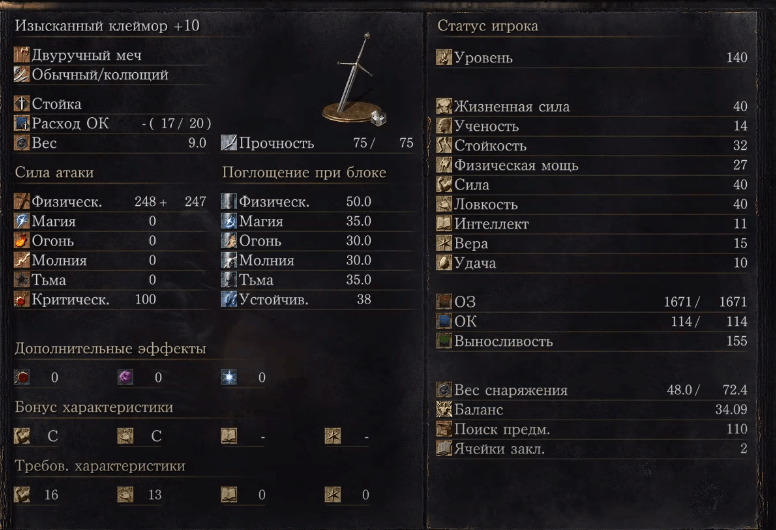776x530 pixels.
Task: Choose the Прочность durability row
Action: [x=316, y=143]
